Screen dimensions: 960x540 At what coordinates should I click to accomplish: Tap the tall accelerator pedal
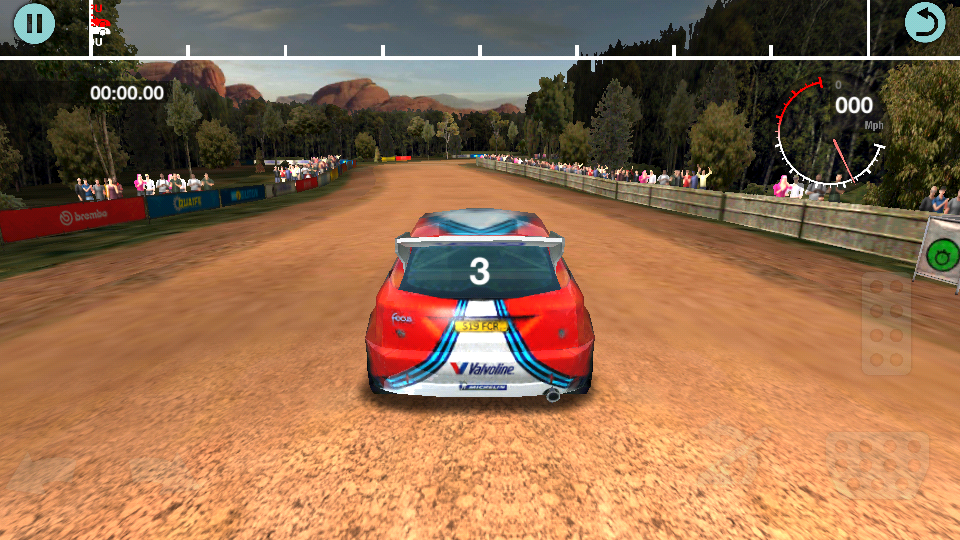click(886, 323)
